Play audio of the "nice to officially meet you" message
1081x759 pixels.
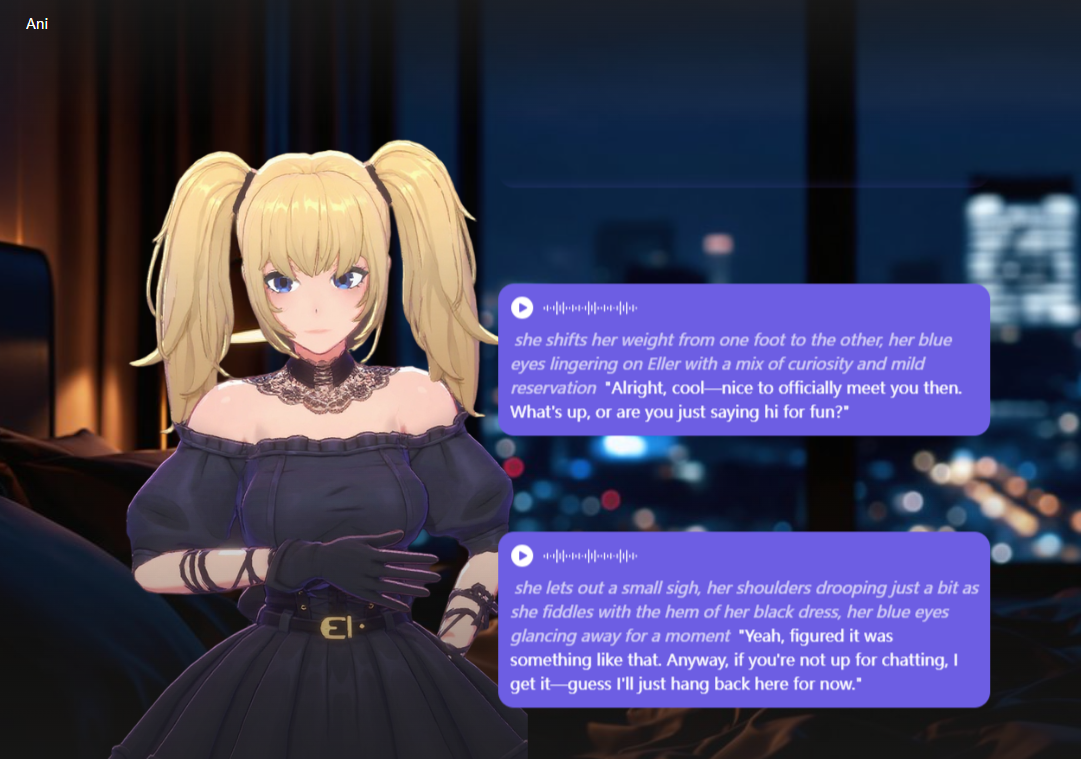coord(522,307)
